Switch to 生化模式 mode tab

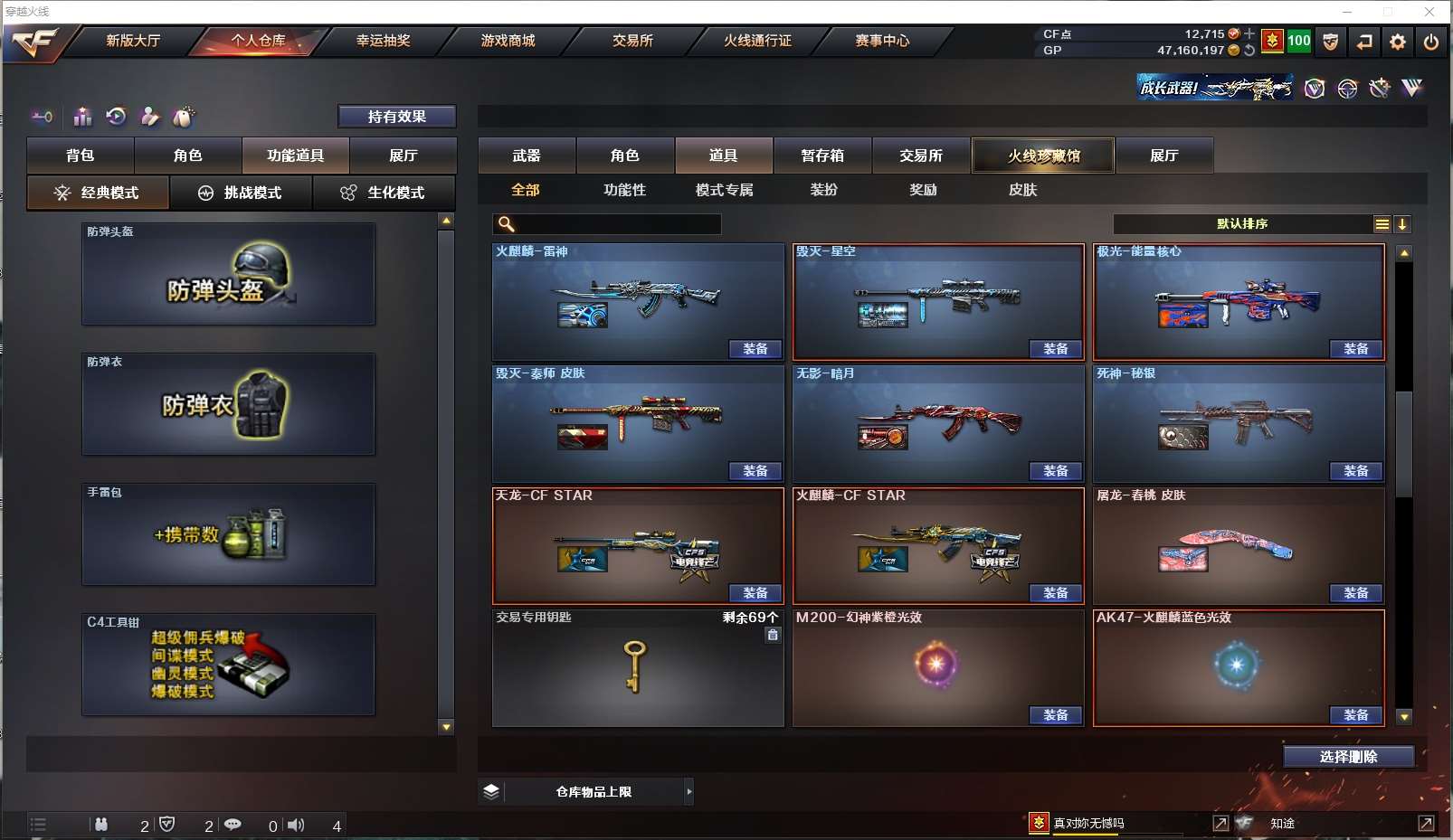tap(384, 193)
